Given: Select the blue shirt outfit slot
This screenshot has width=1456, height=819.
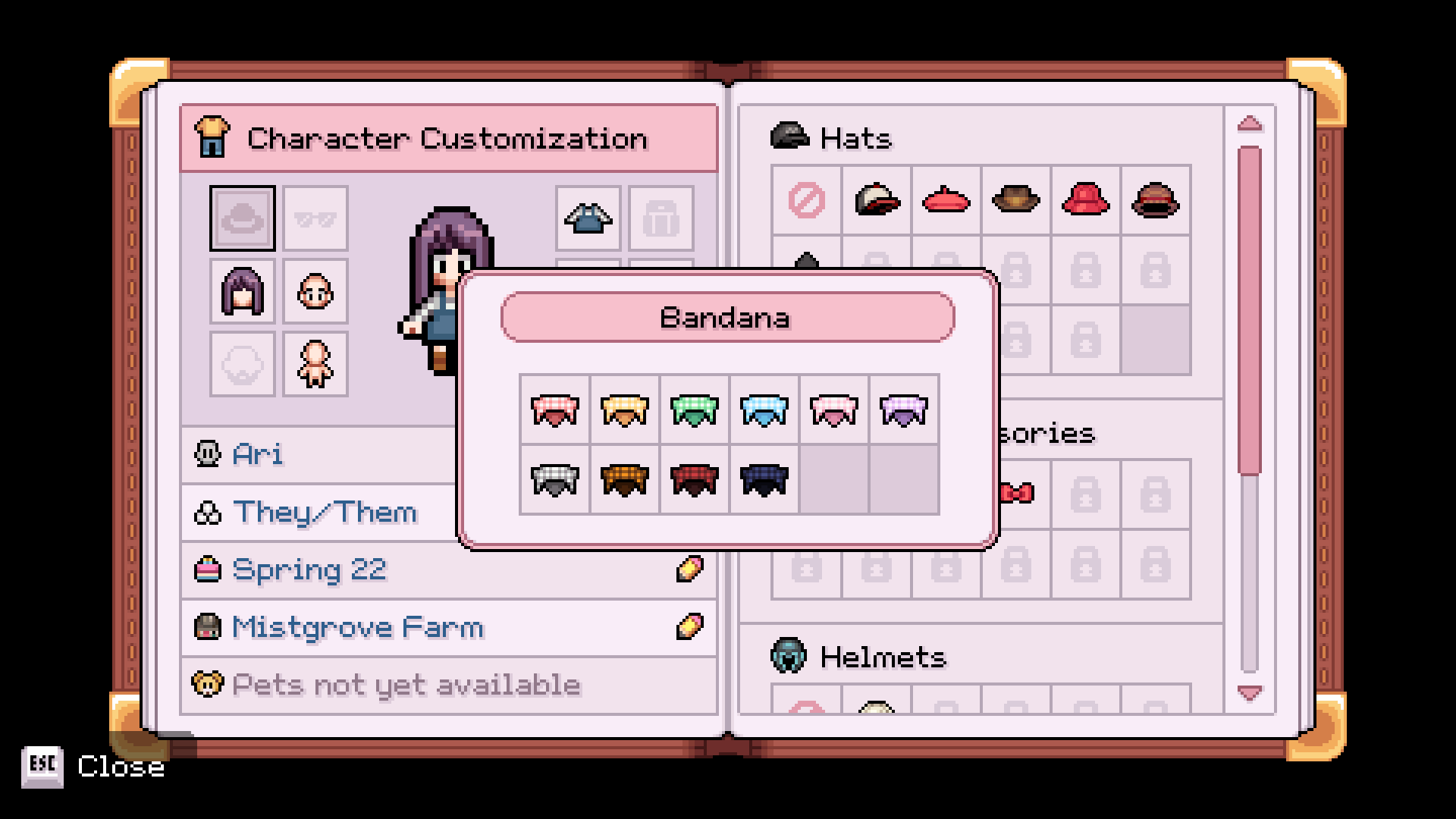Looking at the screenshot, I should click(588, 218).
